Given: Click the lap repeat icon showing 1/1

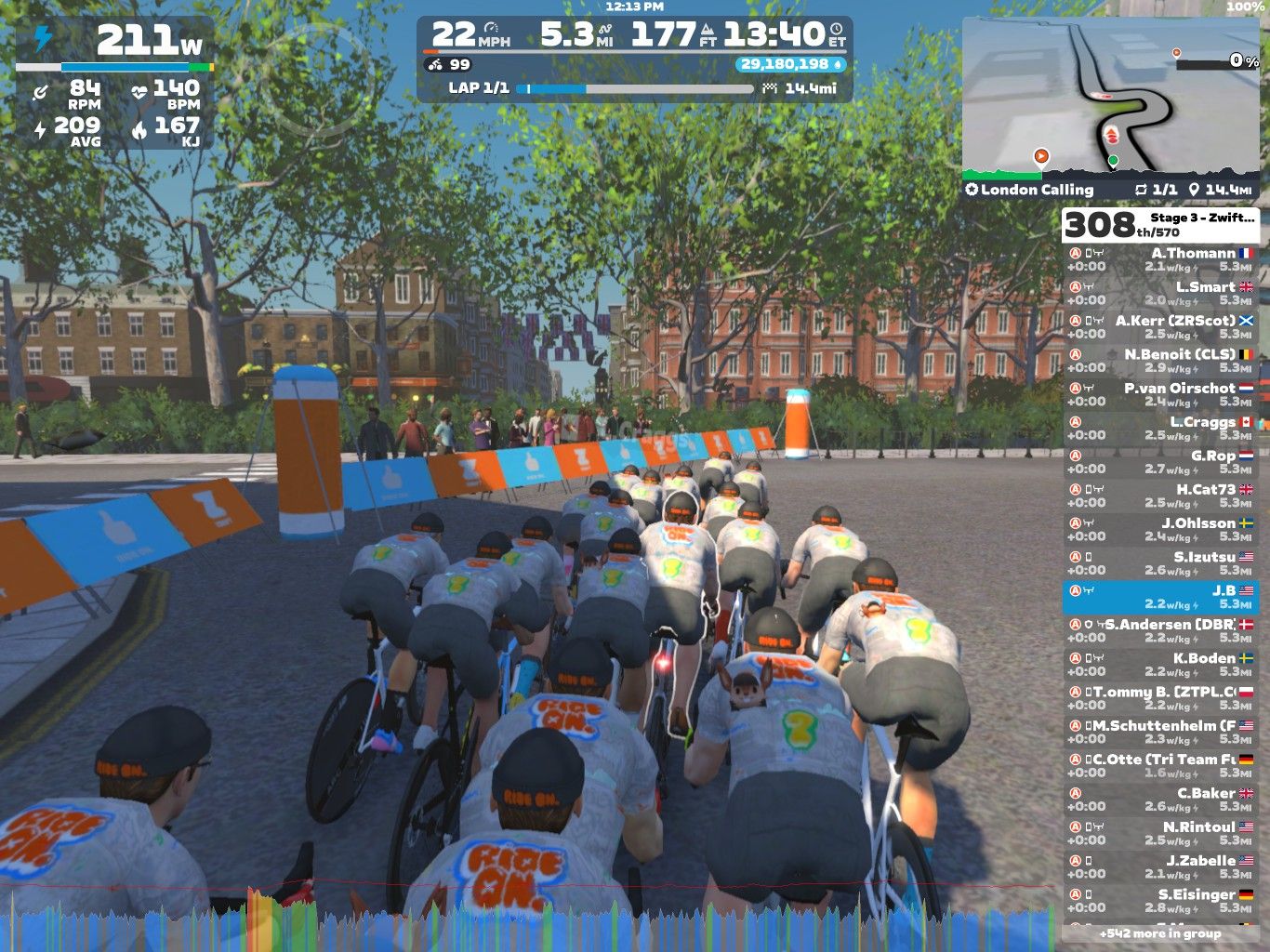Looking at the screenshot, I should click(x=1144, y=189).
